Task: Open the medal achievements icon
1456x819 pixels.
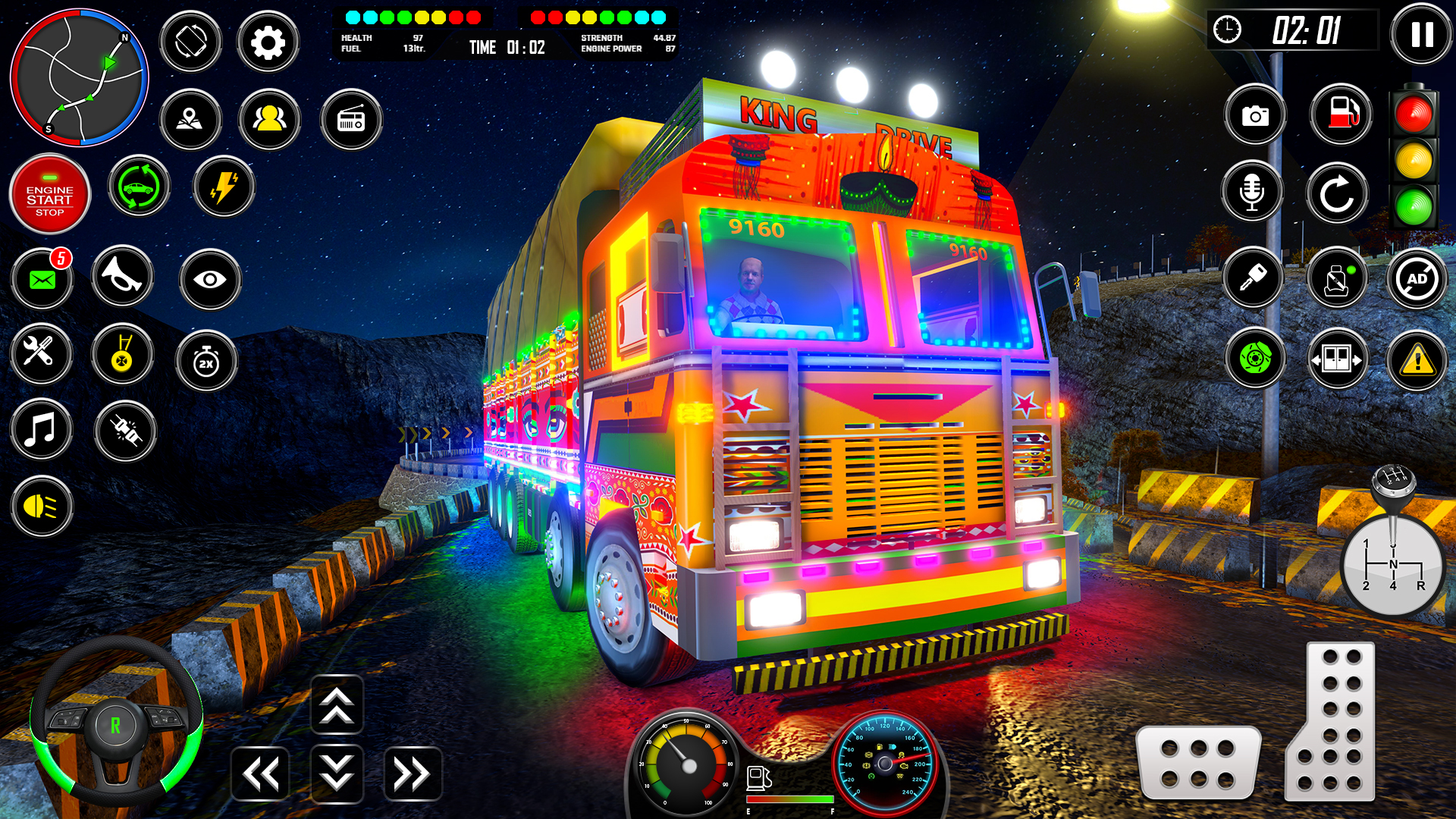Action: click(x=123, y=355)
